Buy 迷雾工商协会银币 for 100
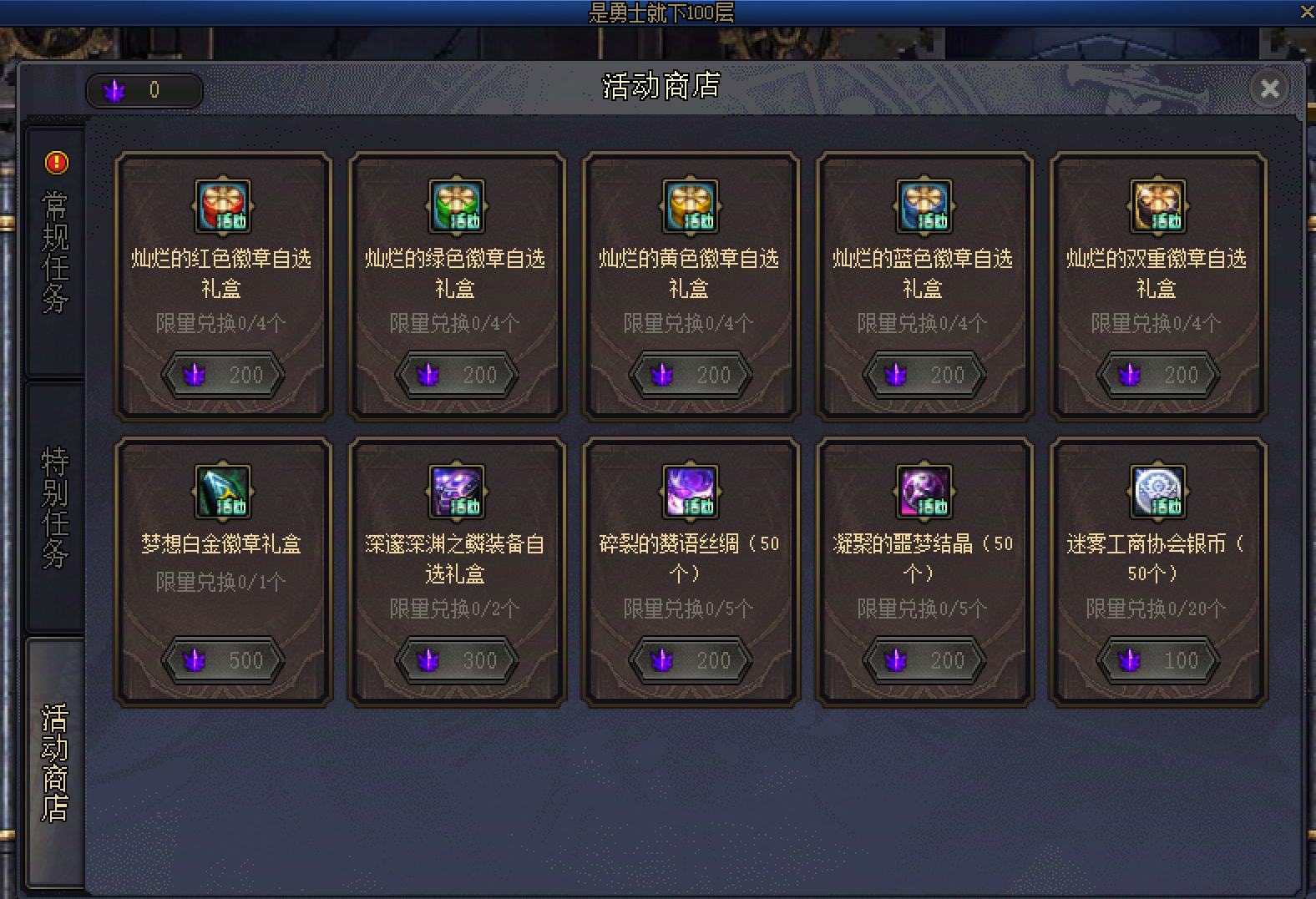 [x=1157, y=659]
